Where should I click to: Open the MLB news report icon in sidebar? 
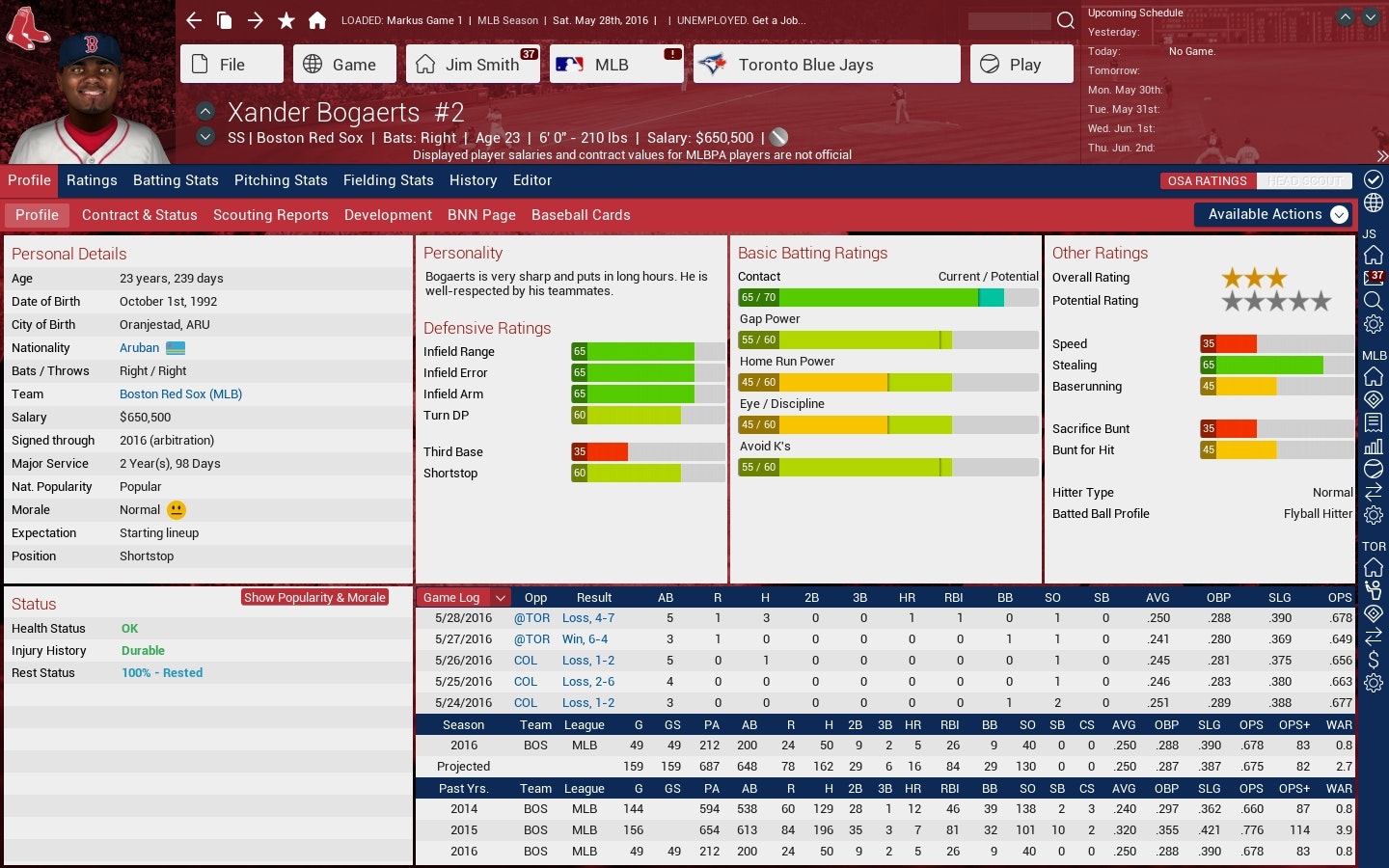pos(1373,421)
